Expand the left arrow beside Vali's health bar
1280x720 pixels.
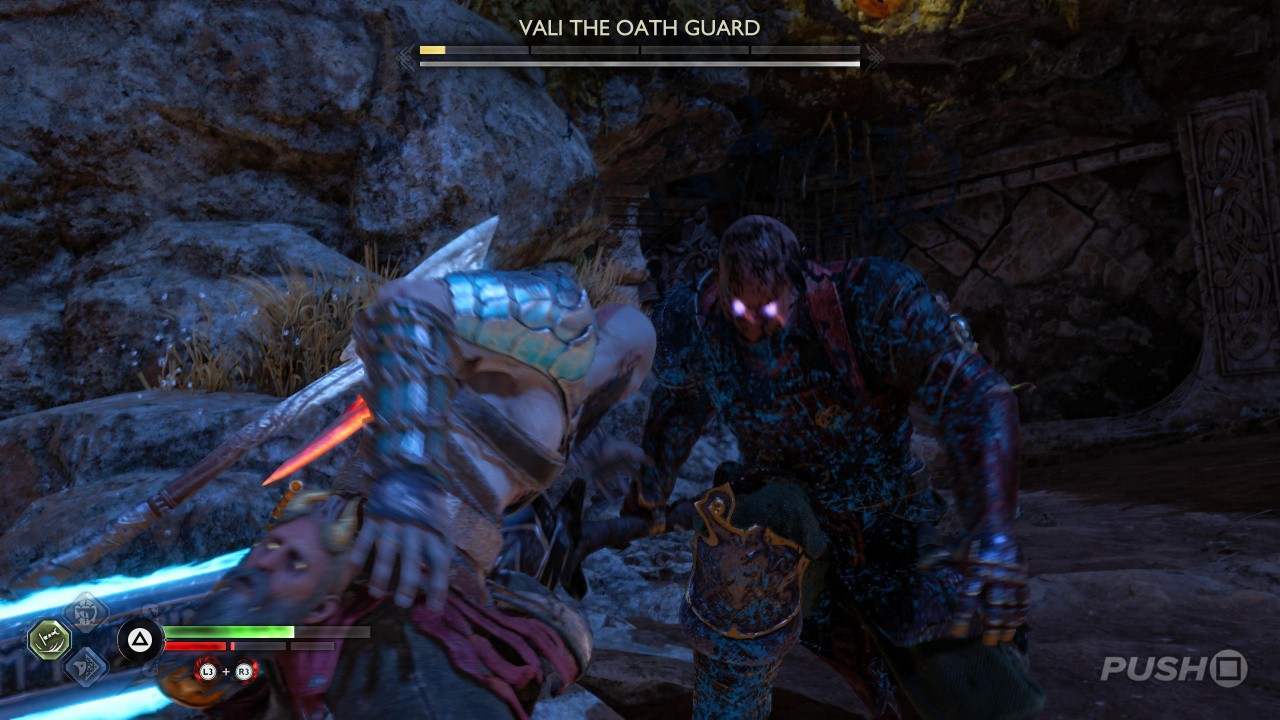pyautogui.click(x=404, y=54)
